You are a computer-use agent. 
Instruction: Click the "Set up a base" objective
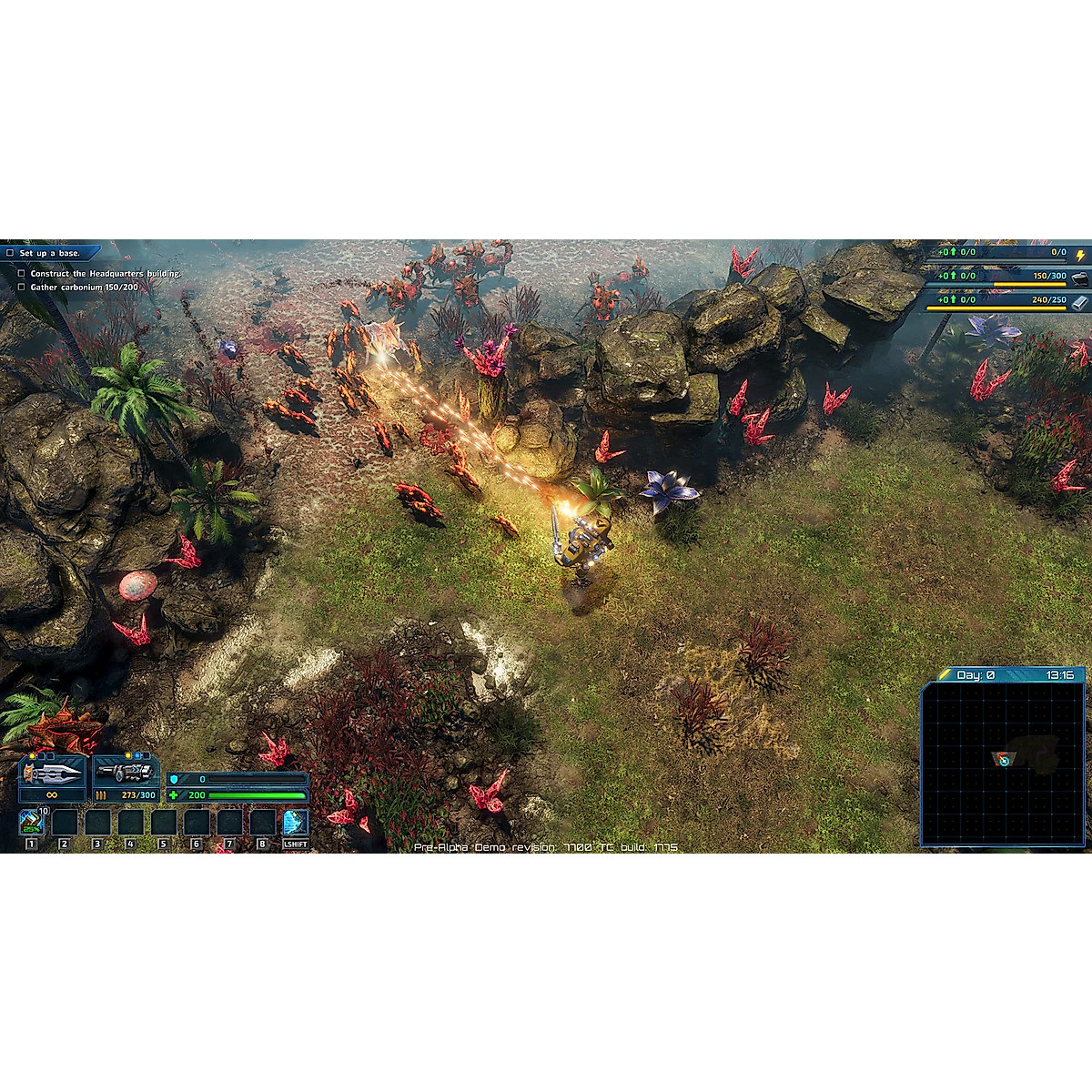pos(50,253)
